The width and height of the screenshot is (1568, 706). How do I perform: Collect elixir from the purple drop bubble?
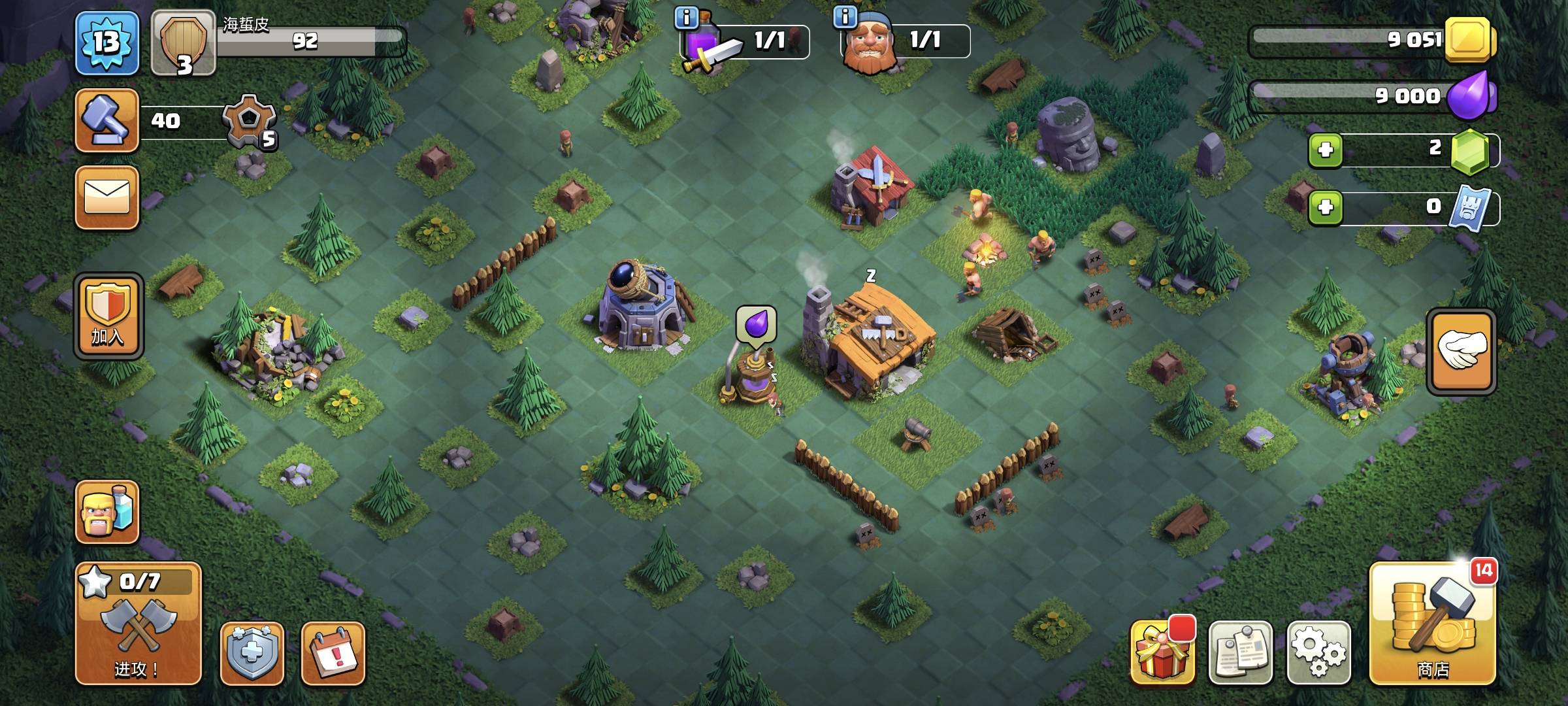point(756,324)
